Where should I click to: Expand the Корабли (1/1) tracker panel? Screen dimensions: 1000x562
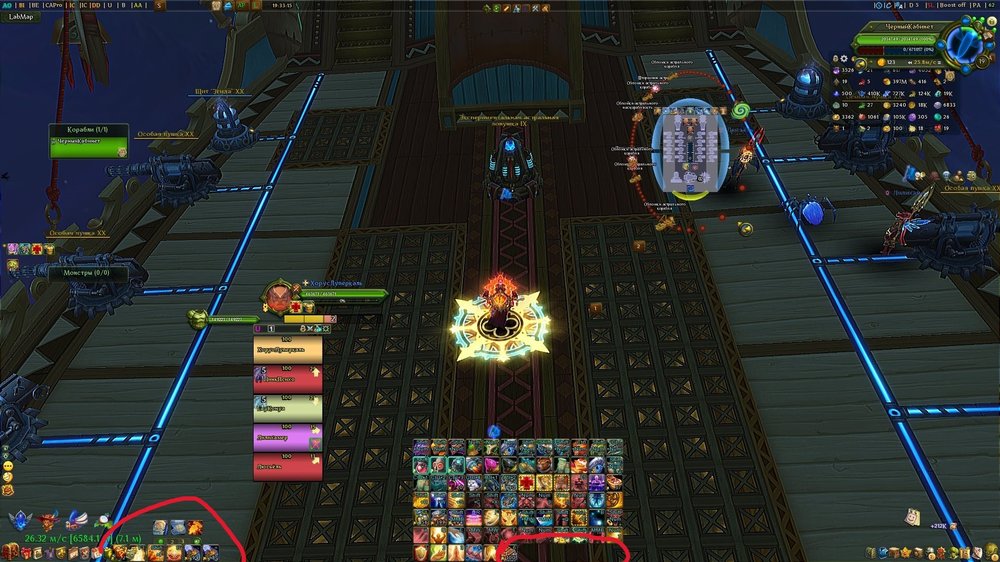click(x=88, y=131)
